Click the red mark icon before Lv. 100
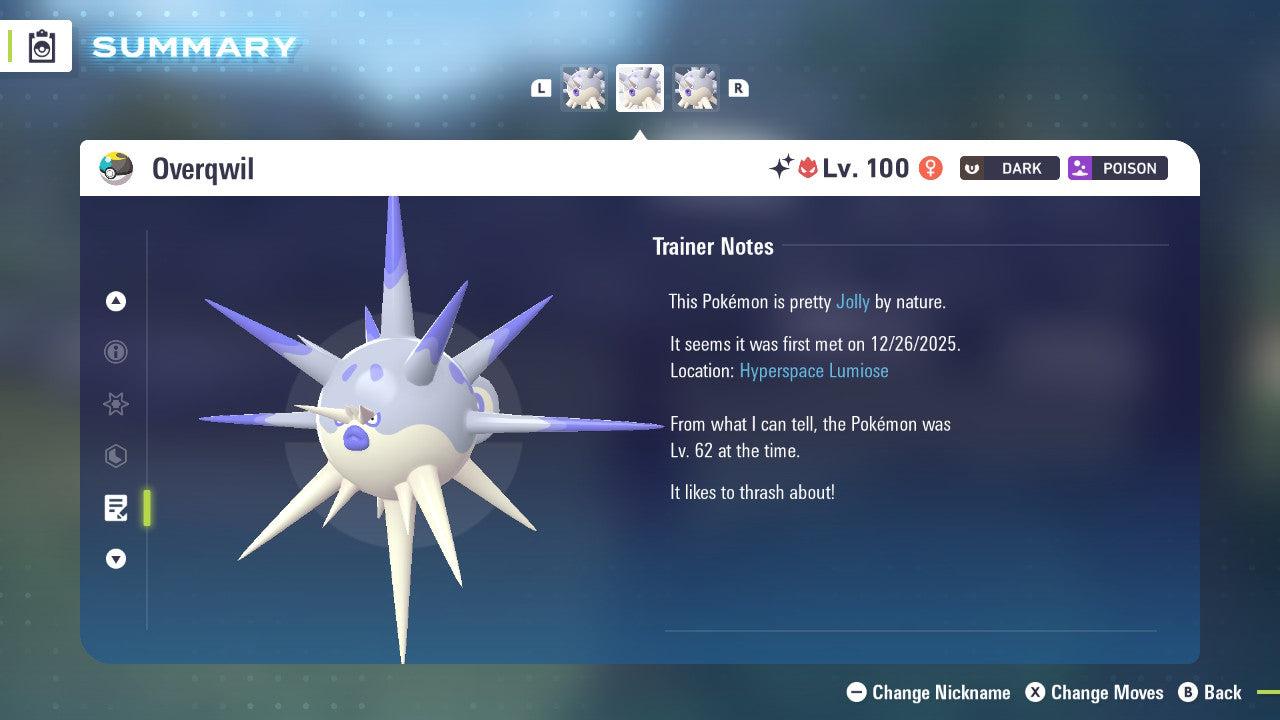1280x720 pixels. [x=810, y=168]
